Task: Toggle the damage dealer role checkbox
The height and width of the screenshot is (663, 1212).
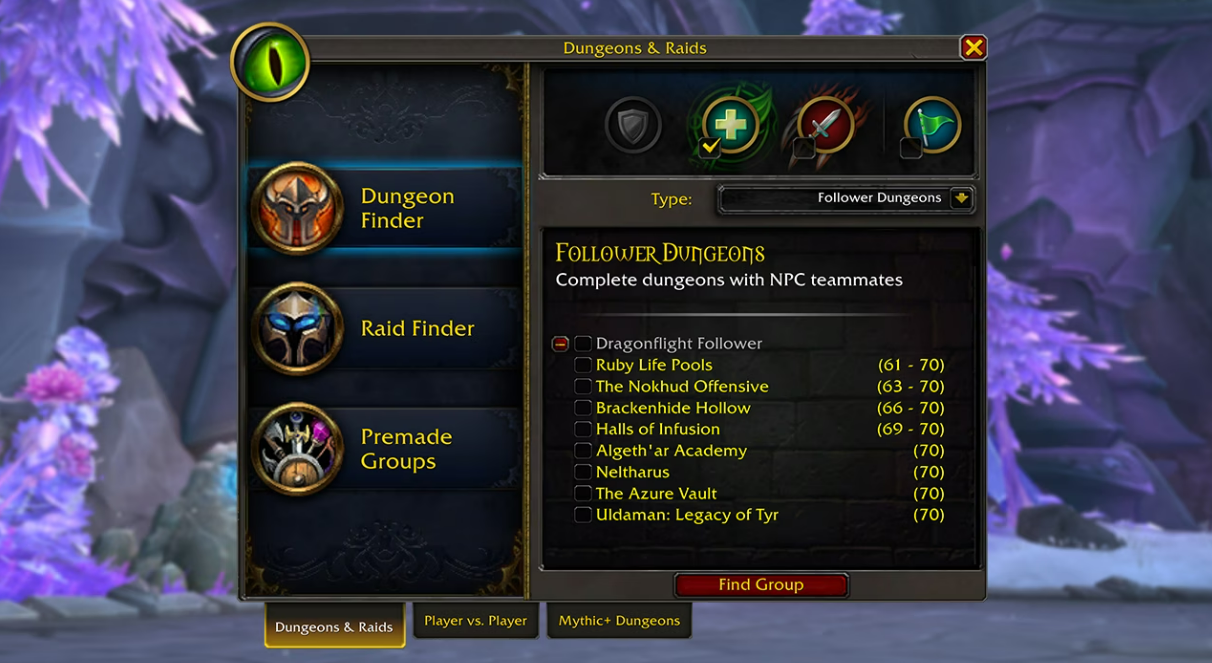Action: coord(804,148)
